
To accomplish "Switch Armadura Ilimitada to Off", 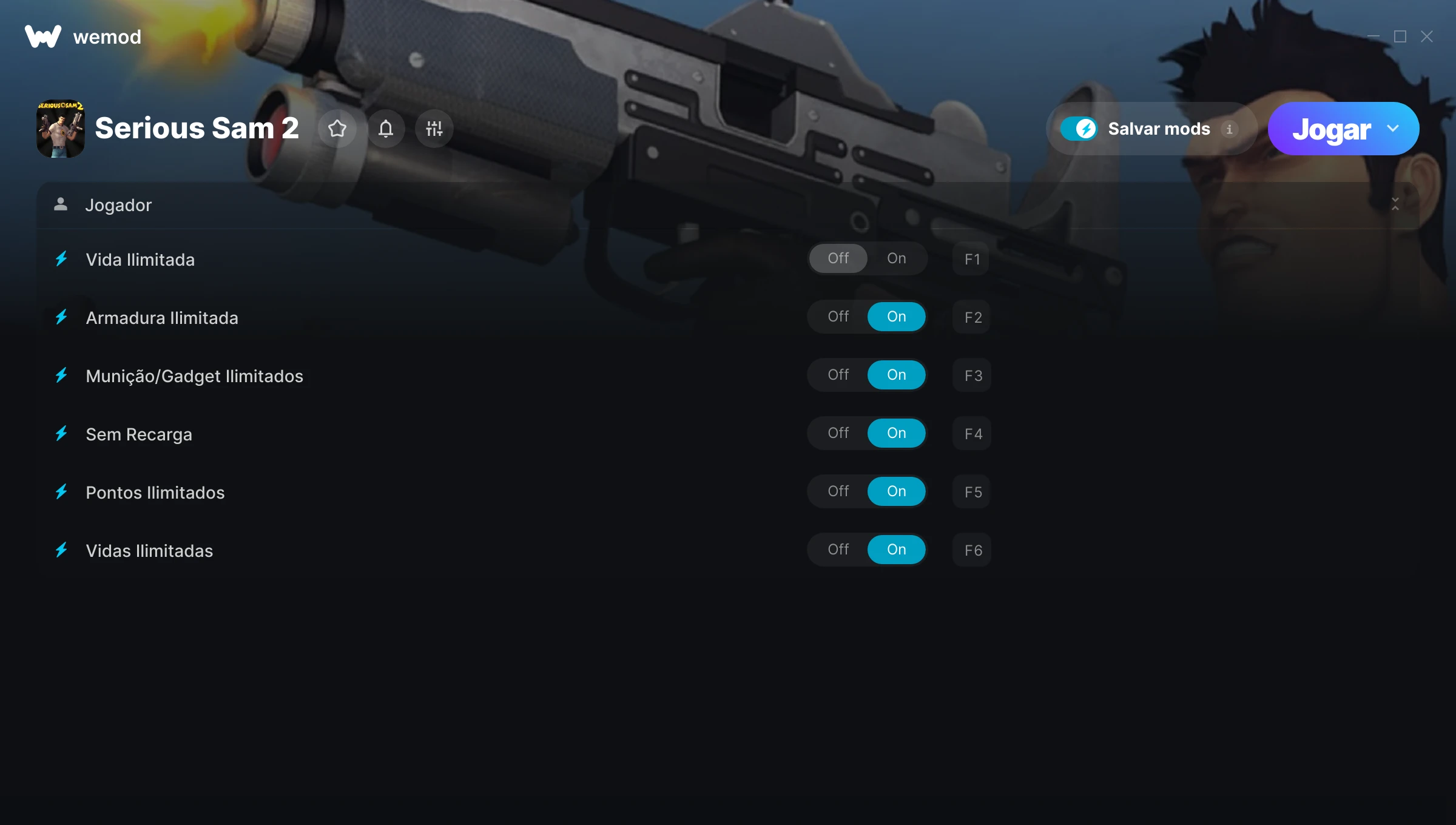I will [x=838, y=317].
